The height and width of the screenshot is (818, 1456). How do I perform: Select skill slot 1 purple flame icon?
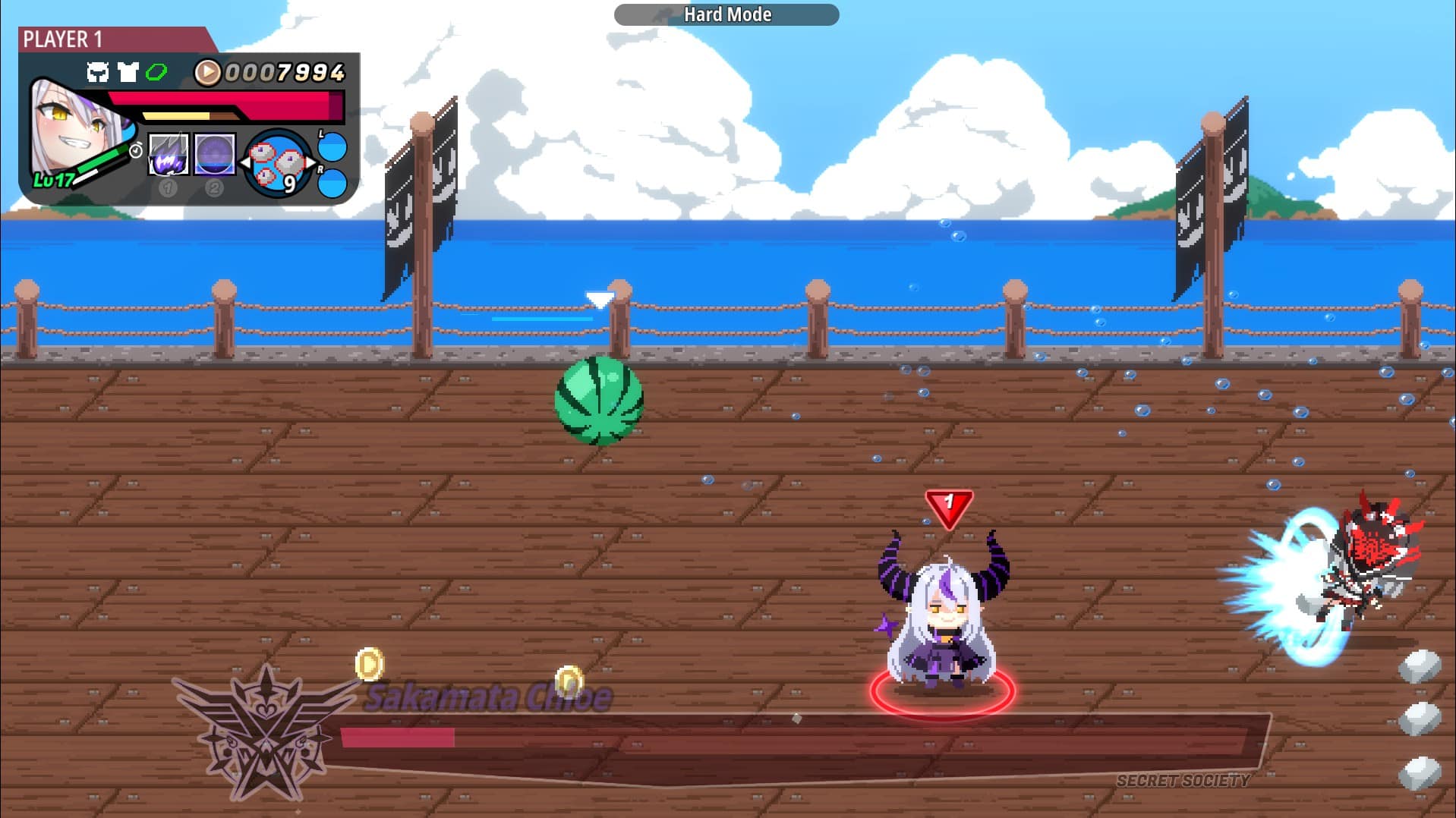(x=169, y=154)
